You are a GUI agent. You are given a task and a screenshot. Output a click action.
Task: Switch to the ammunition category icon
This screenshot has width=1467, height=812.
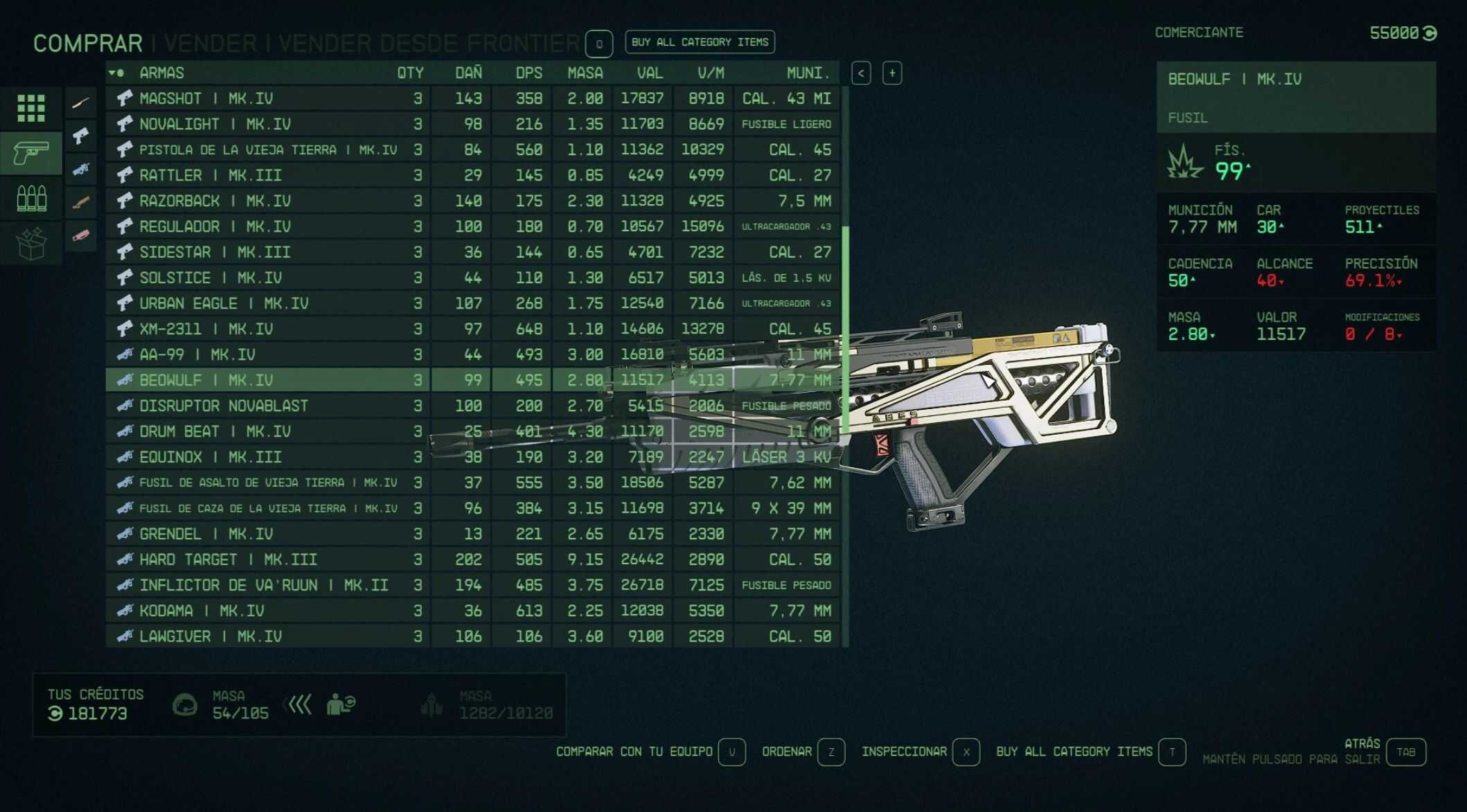point(31,199)
